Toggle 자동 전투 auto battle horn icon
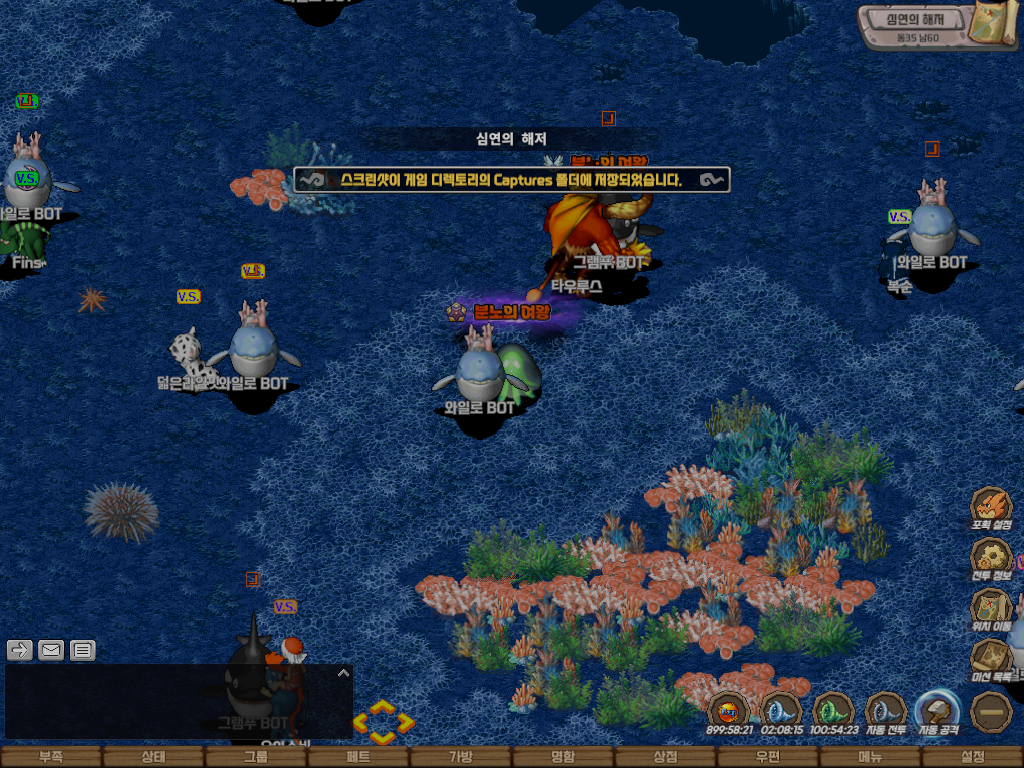 (x=886, y=711)
